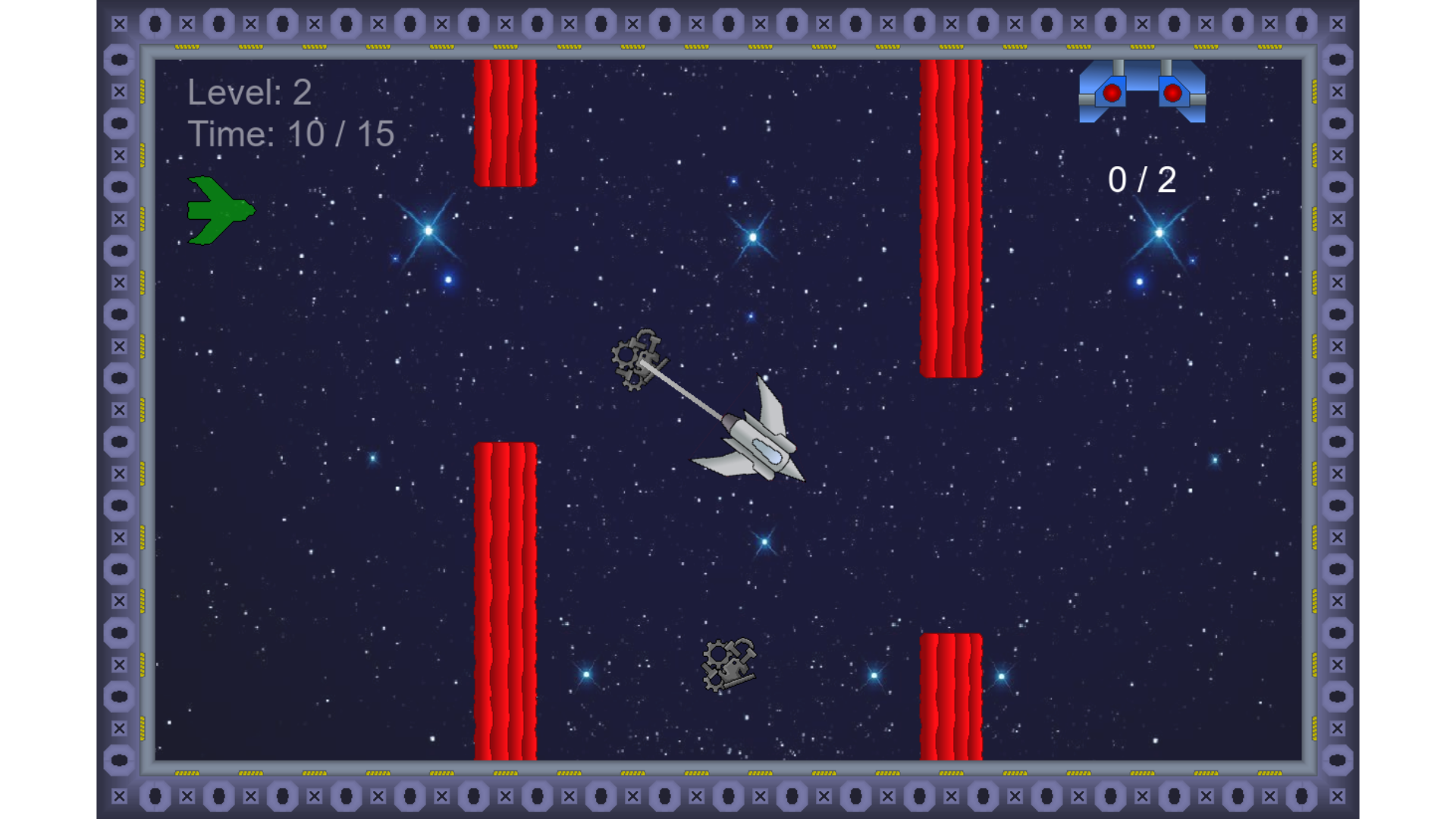Click the gear debris cluster near bottom
Screen dimensions: 1456x819
728,664
